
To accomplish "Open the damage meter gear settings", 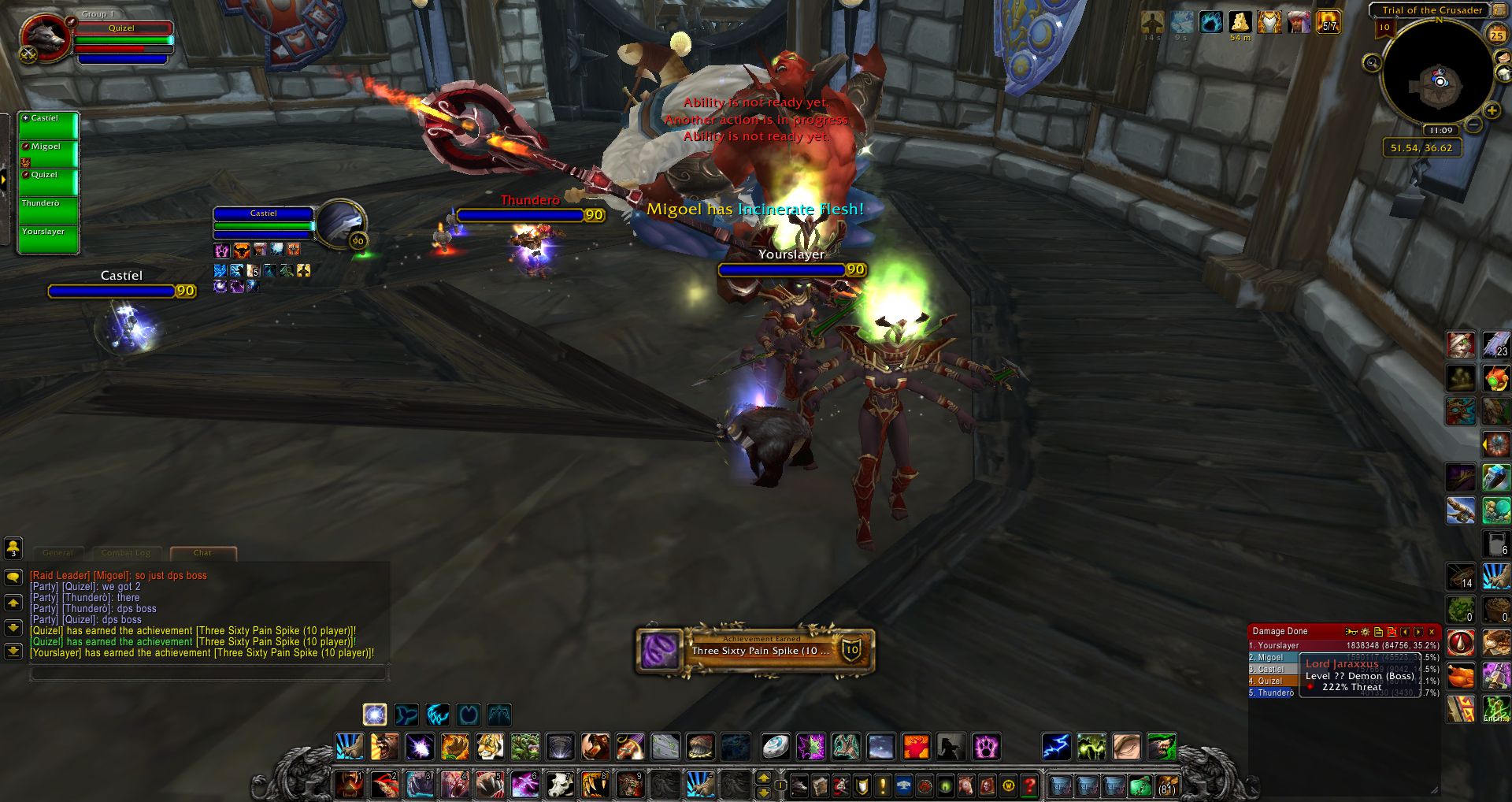I will [1366, 632].
